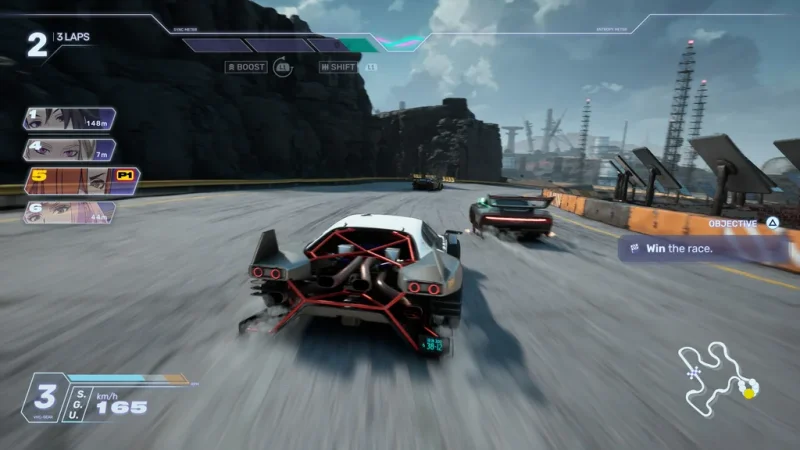
Task: Select the first-place racer portrait row
Action: 70,120
